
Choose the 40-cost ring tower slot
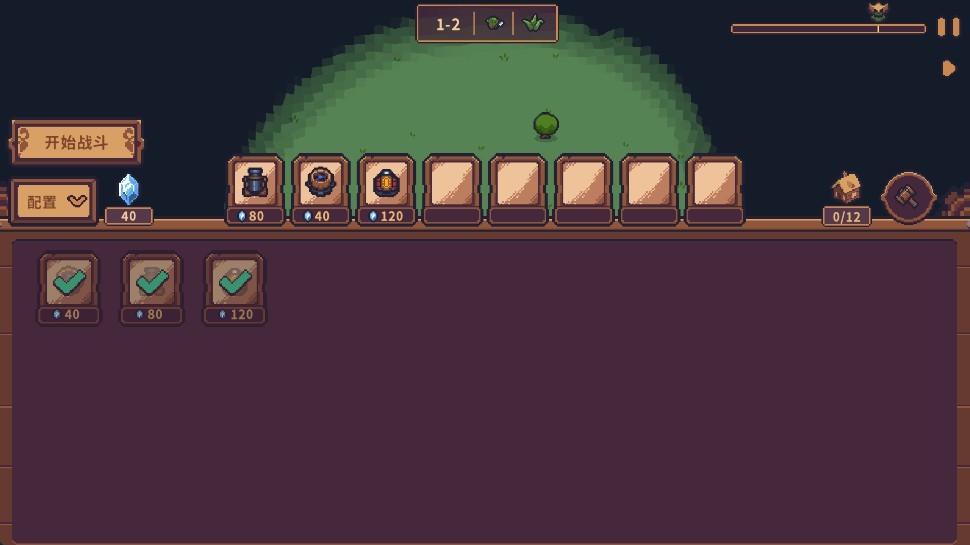(321, 183)
